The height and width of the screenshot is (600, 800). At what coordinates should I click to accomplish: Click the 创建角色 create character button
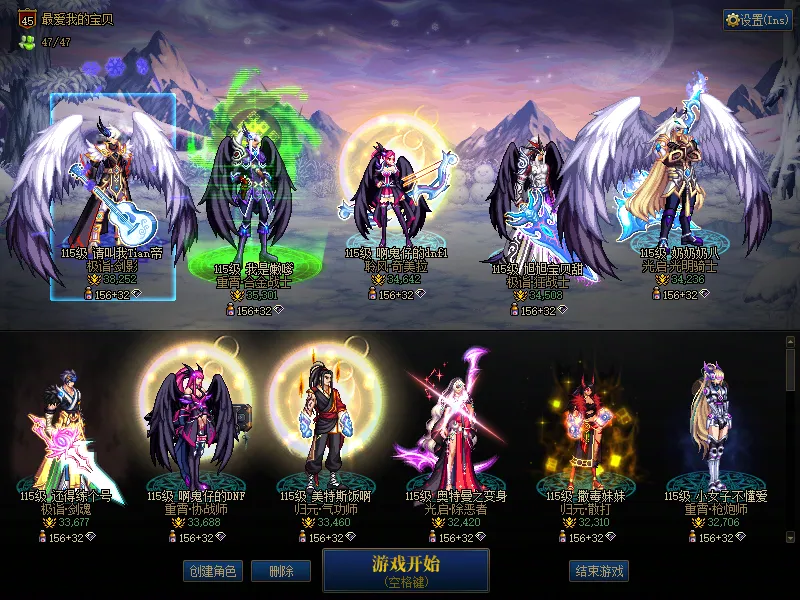click(212, 571)
